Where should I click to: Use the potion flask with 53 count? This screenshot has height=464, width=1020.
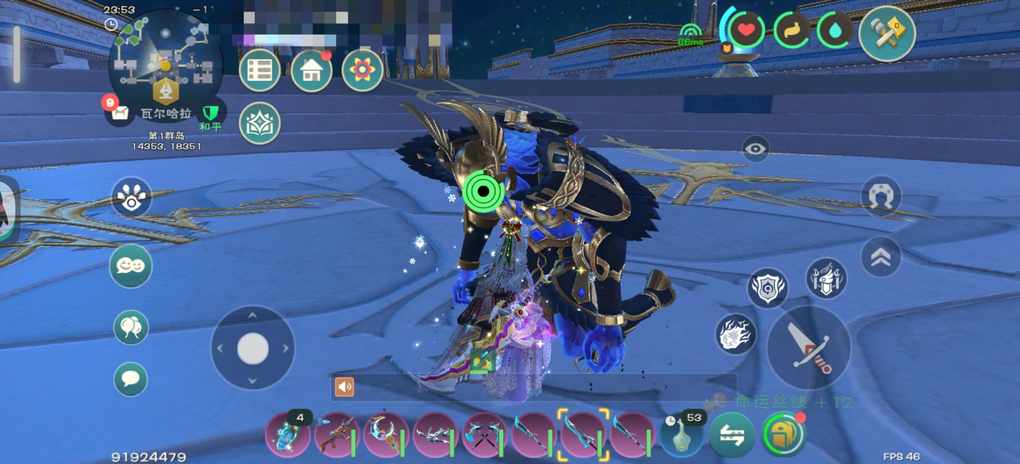(683, 435)
